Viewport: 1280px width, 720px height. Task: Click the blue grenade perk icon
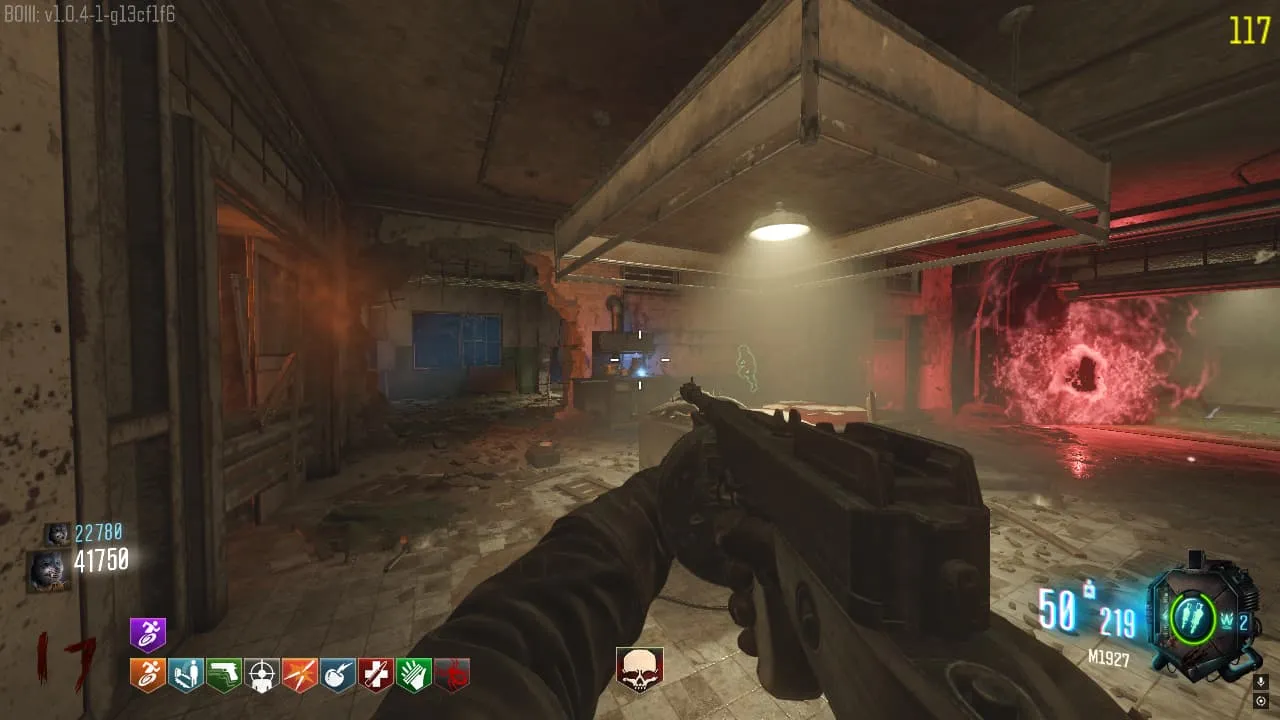338,675
